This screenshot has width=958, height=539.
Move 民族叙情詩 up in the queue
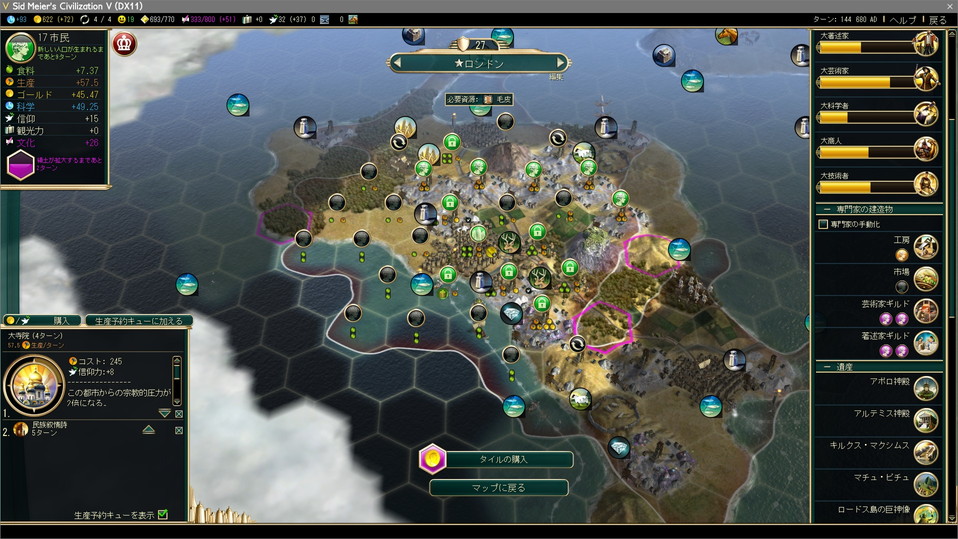tap(148, 429)
